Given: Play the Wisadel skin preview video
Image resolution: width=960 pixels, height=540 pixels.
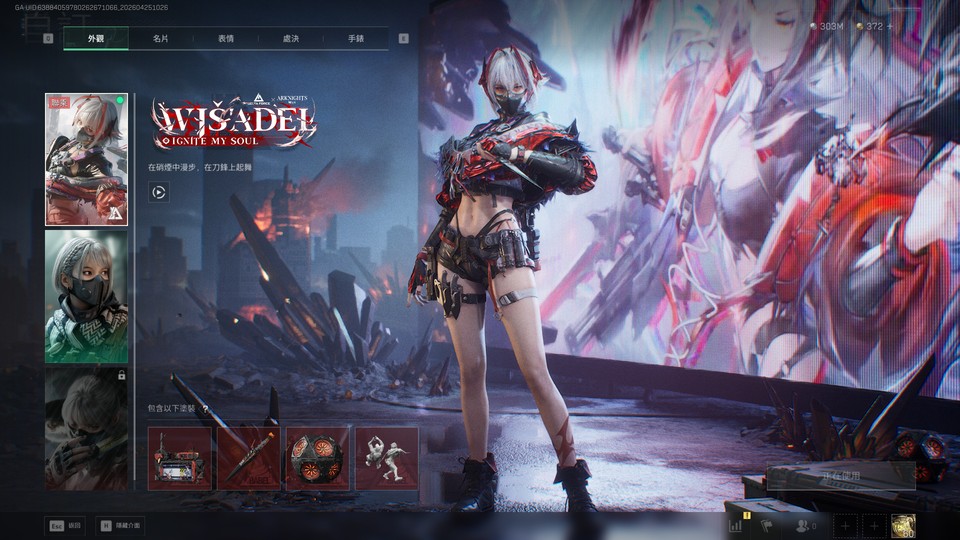Looking at the screenshot, I should click(x=158, y=191).
